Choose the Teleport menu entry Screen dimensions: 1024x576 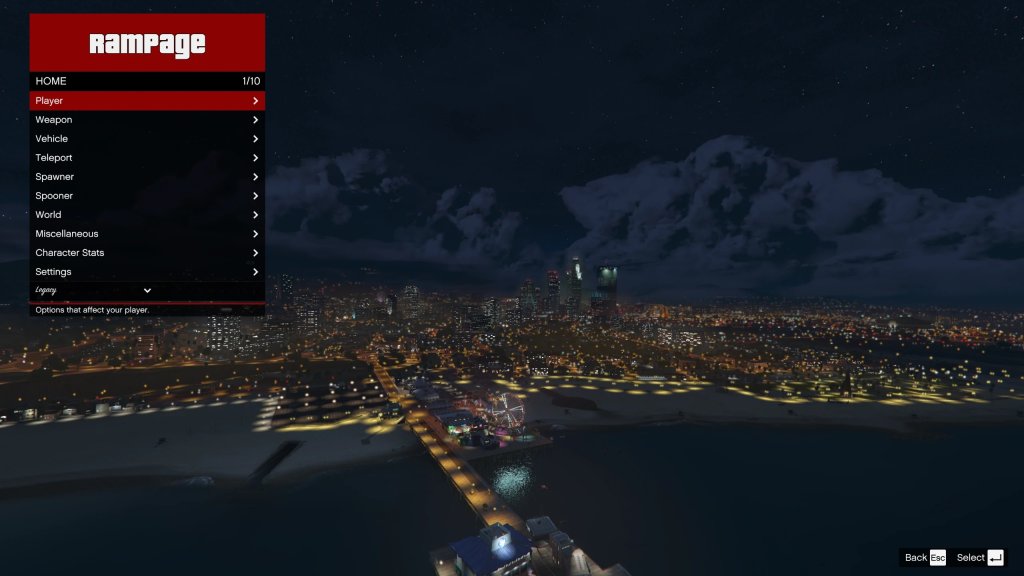[147, 158]
